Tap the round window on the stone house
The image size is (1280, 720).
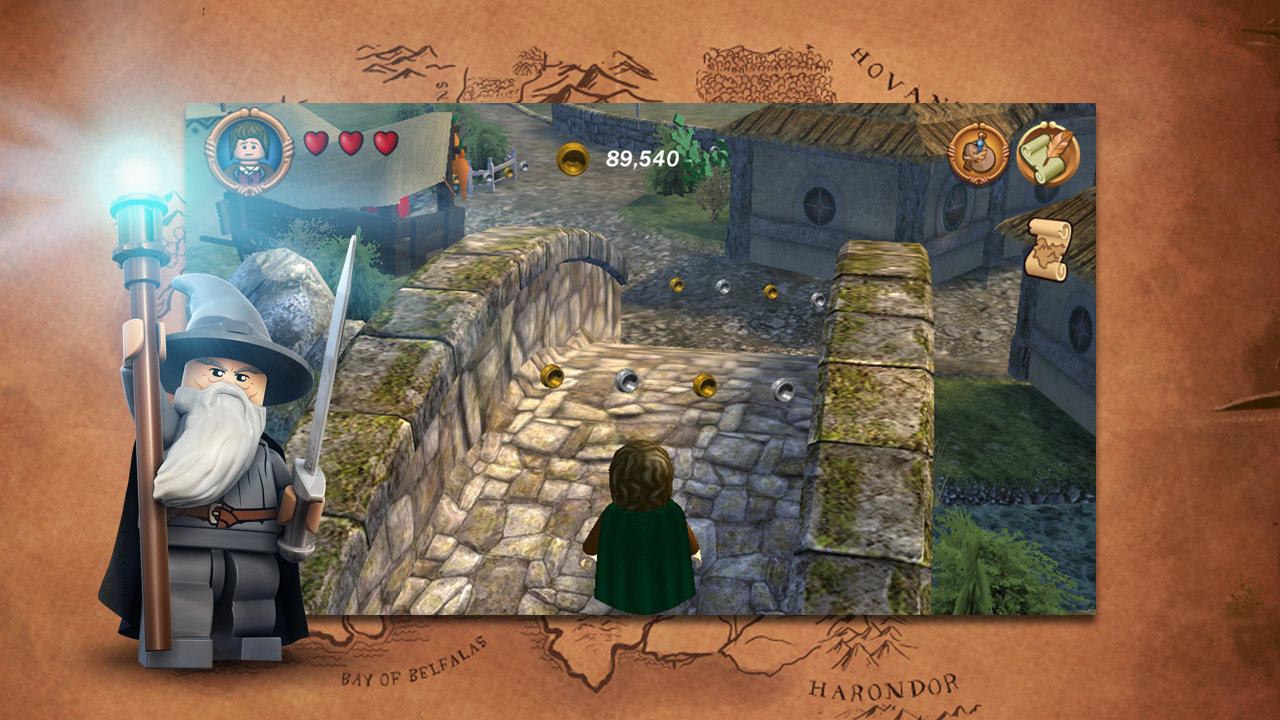[821, 204]
